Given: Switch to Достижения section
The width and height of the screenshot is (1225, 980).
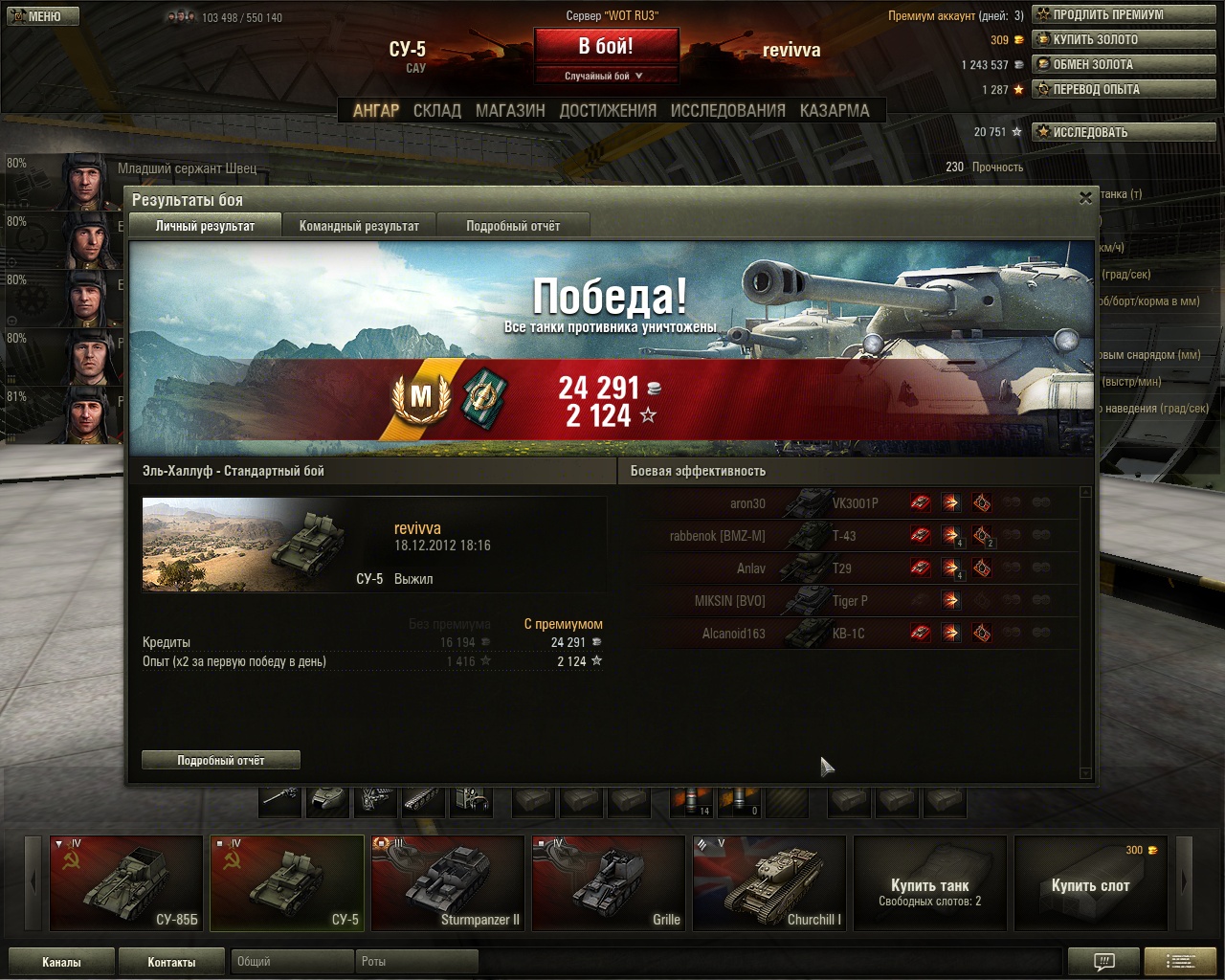Looking at the screenshot, I should coord(608,111).
